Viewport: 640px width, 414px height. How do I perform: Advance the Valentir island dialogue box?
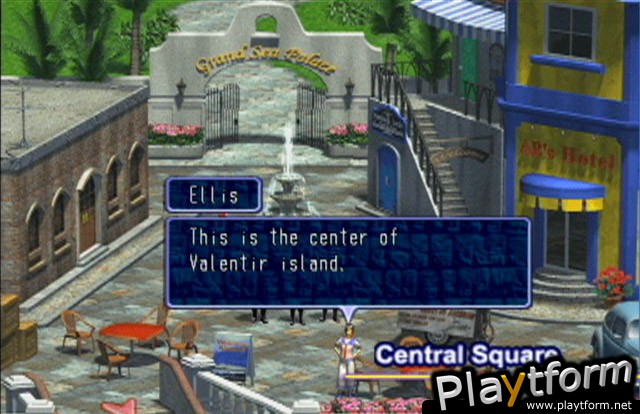pos(347,261)
